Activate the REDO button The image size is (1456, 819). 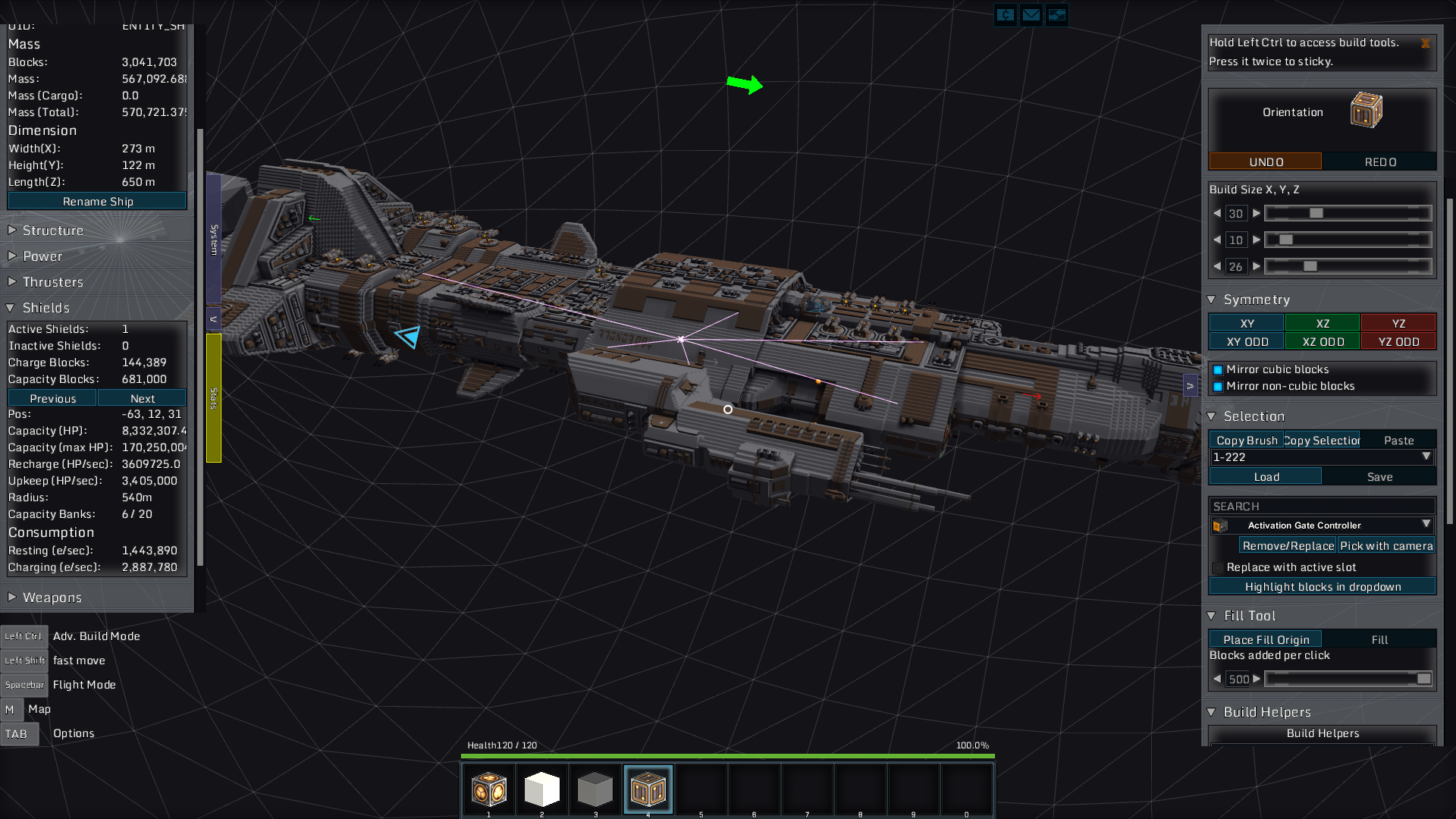point(1380,162)
